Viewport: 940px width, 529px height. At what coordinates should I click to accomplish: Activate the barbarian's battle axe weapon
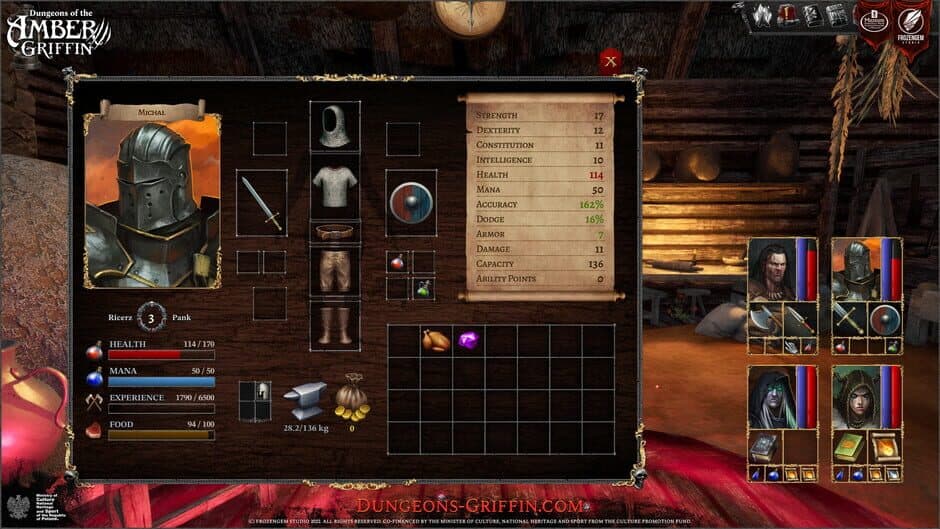[x=764, y=320]
